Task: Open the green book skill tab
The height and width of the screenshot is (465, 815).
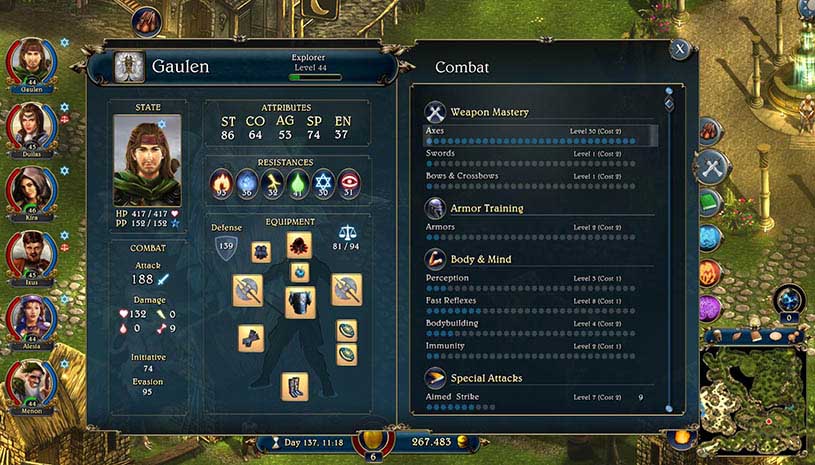Action: coord(710,203)
